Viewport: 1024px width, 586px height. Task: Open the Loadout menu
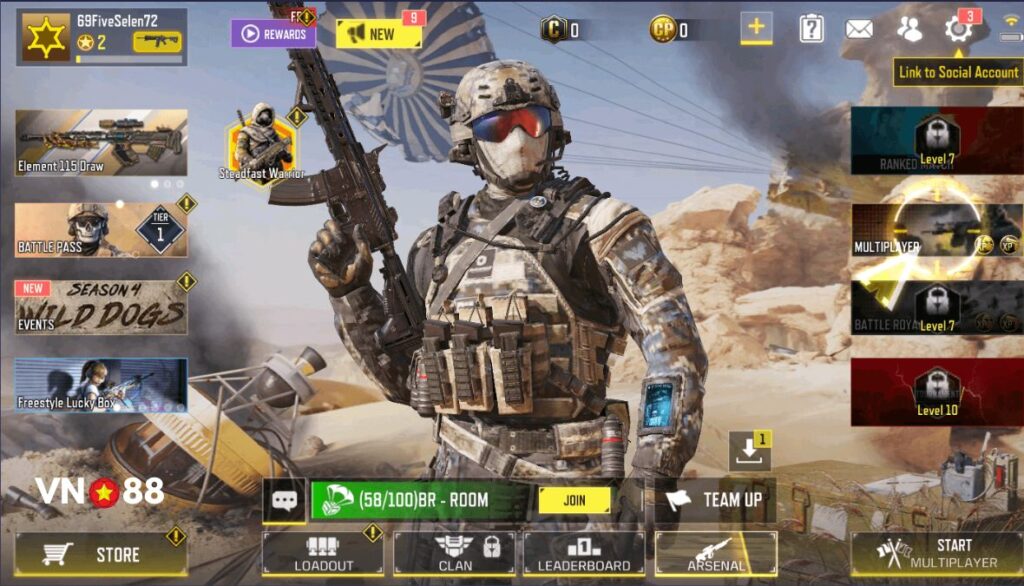click(x=322, y=553)
